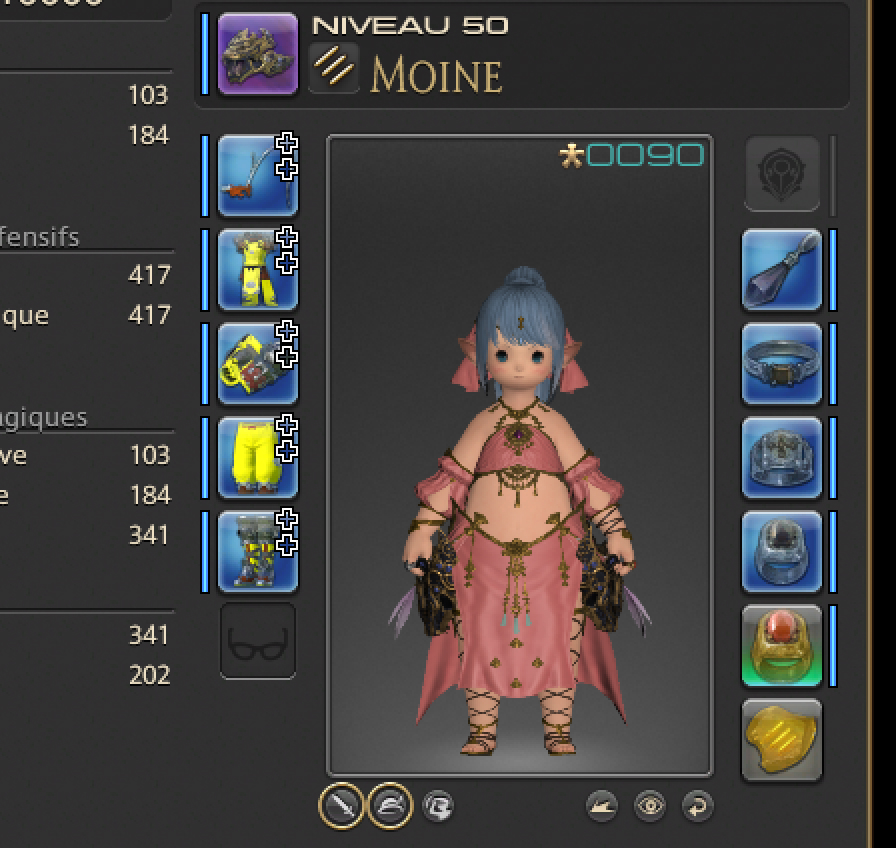Viewport: 896px width, 848px height.
Task: Toggle the drawn weapon display button
Action: click(x=341, y=805)
